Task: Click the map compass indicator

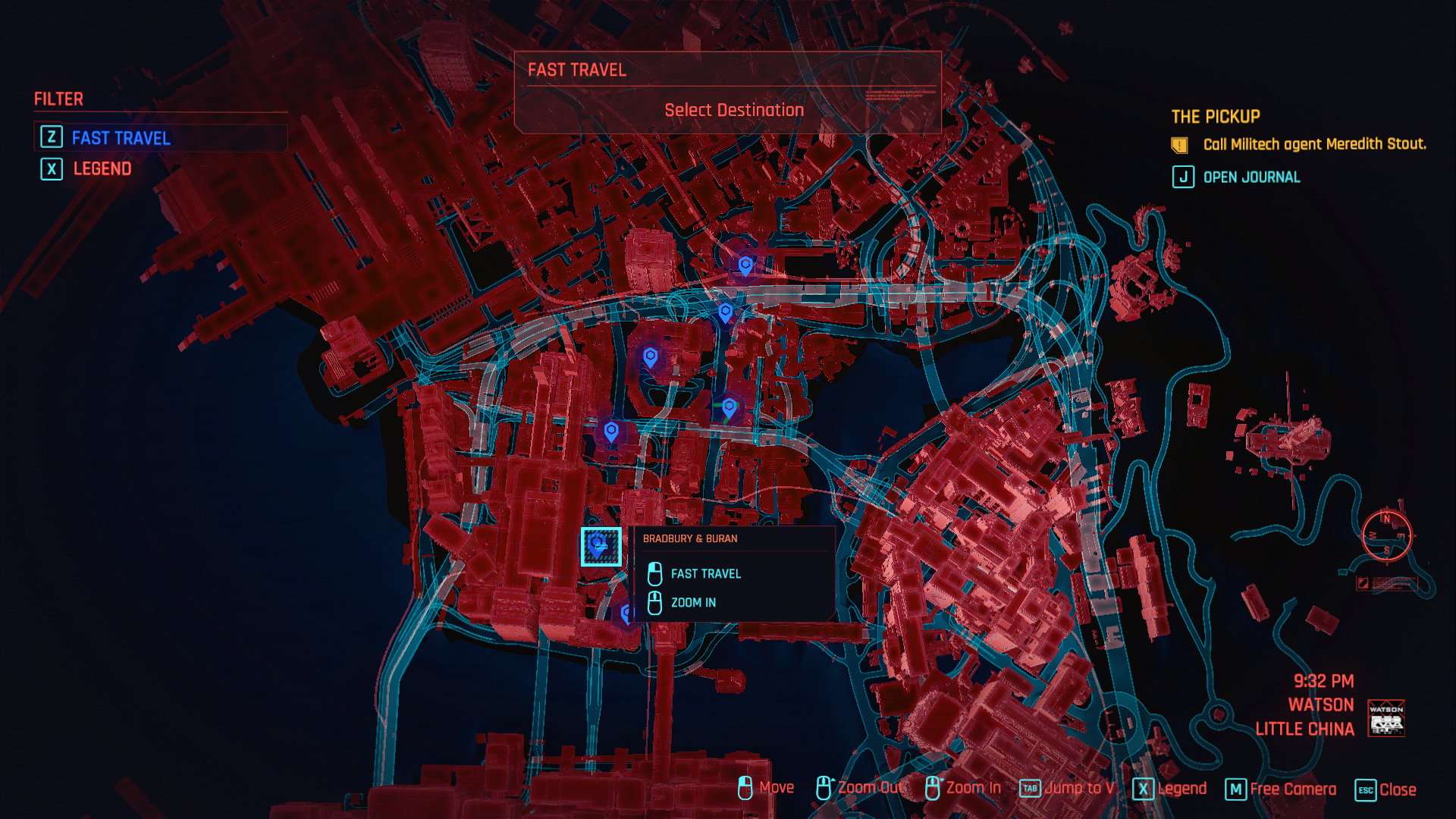Action: (1386, 535)
